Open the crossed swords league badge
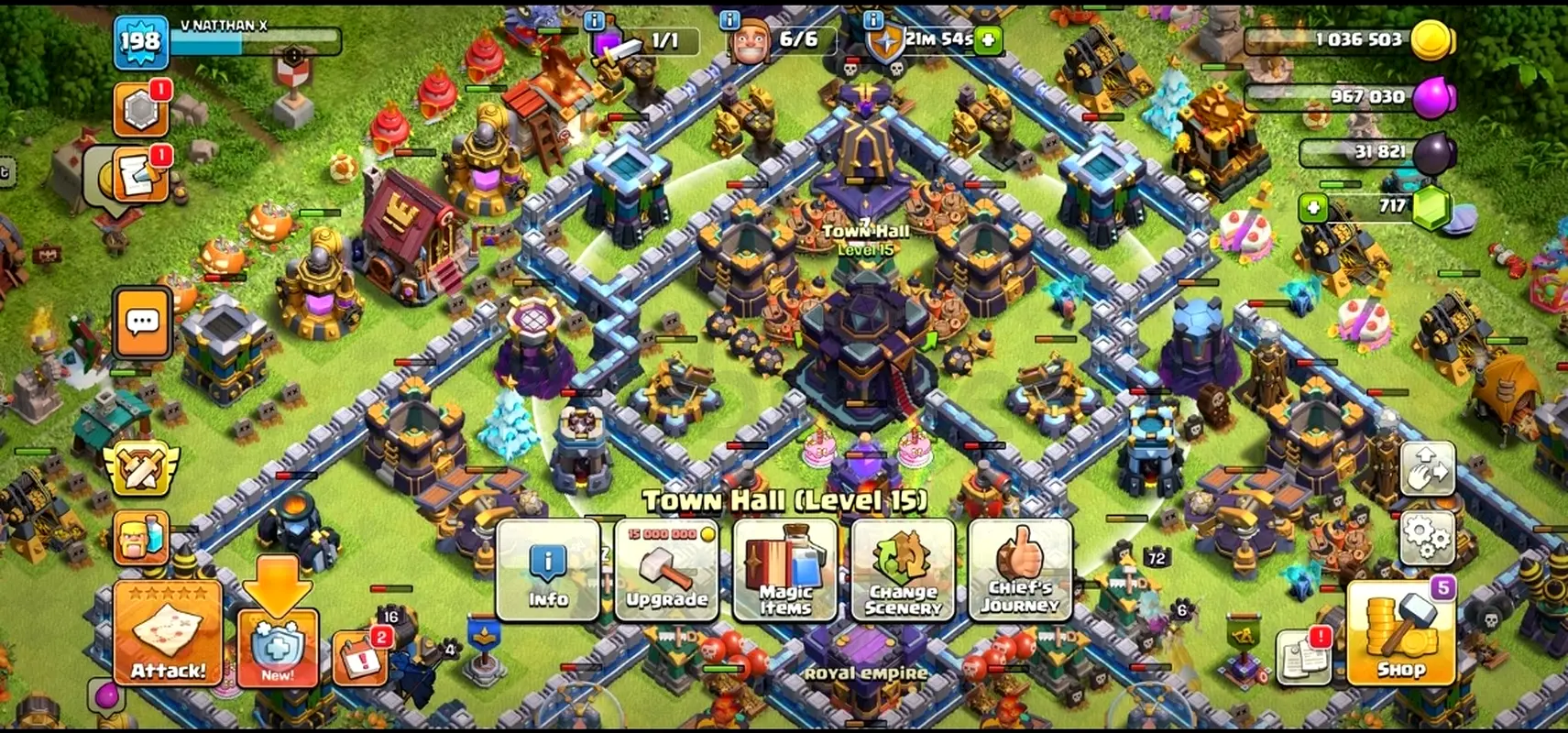This screenshot has width=1568, height=733. click(x=141, y=469)
